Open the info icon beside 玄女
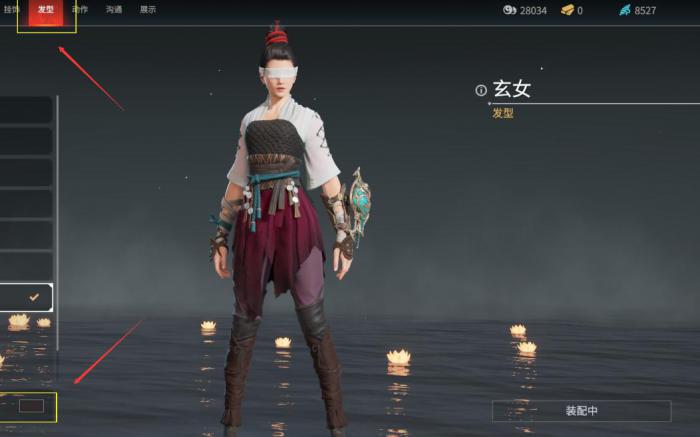The image size is (700, 437). [x=481, y=90]
